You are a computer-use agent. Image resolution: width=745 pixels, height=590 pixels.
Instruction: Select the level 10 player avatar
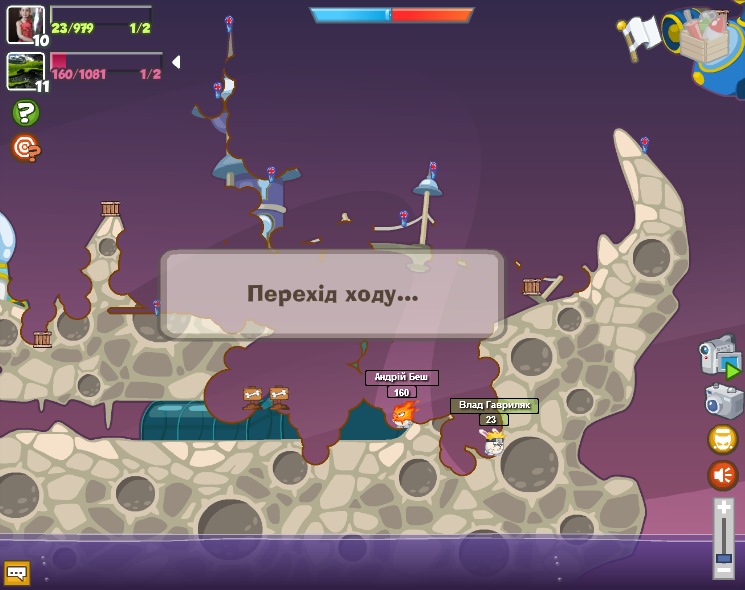click(x=25, y=24)
